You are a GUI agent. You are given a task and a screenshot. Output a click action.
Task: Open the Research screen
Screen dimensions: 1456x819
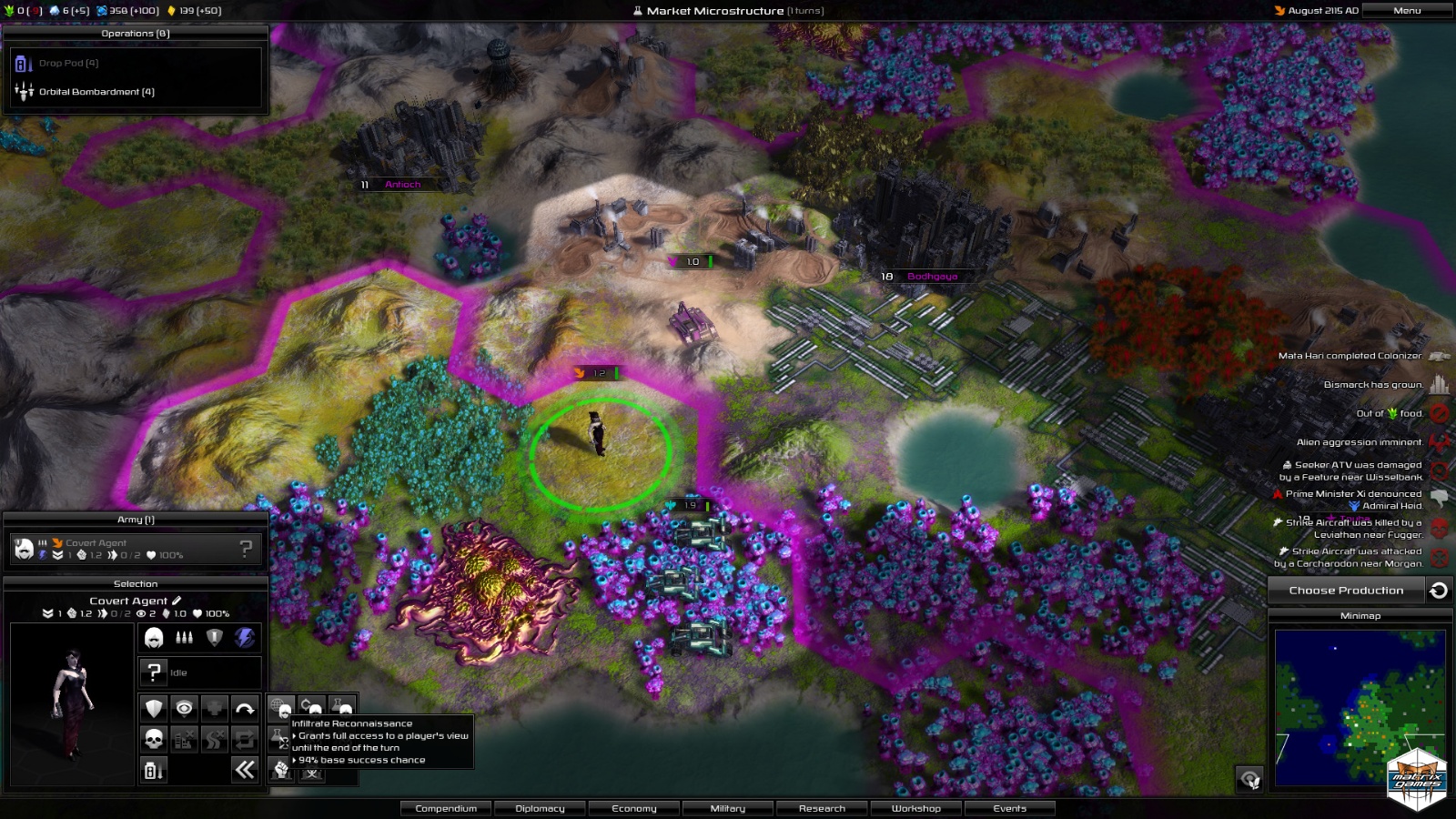click(x=822, y=808)
